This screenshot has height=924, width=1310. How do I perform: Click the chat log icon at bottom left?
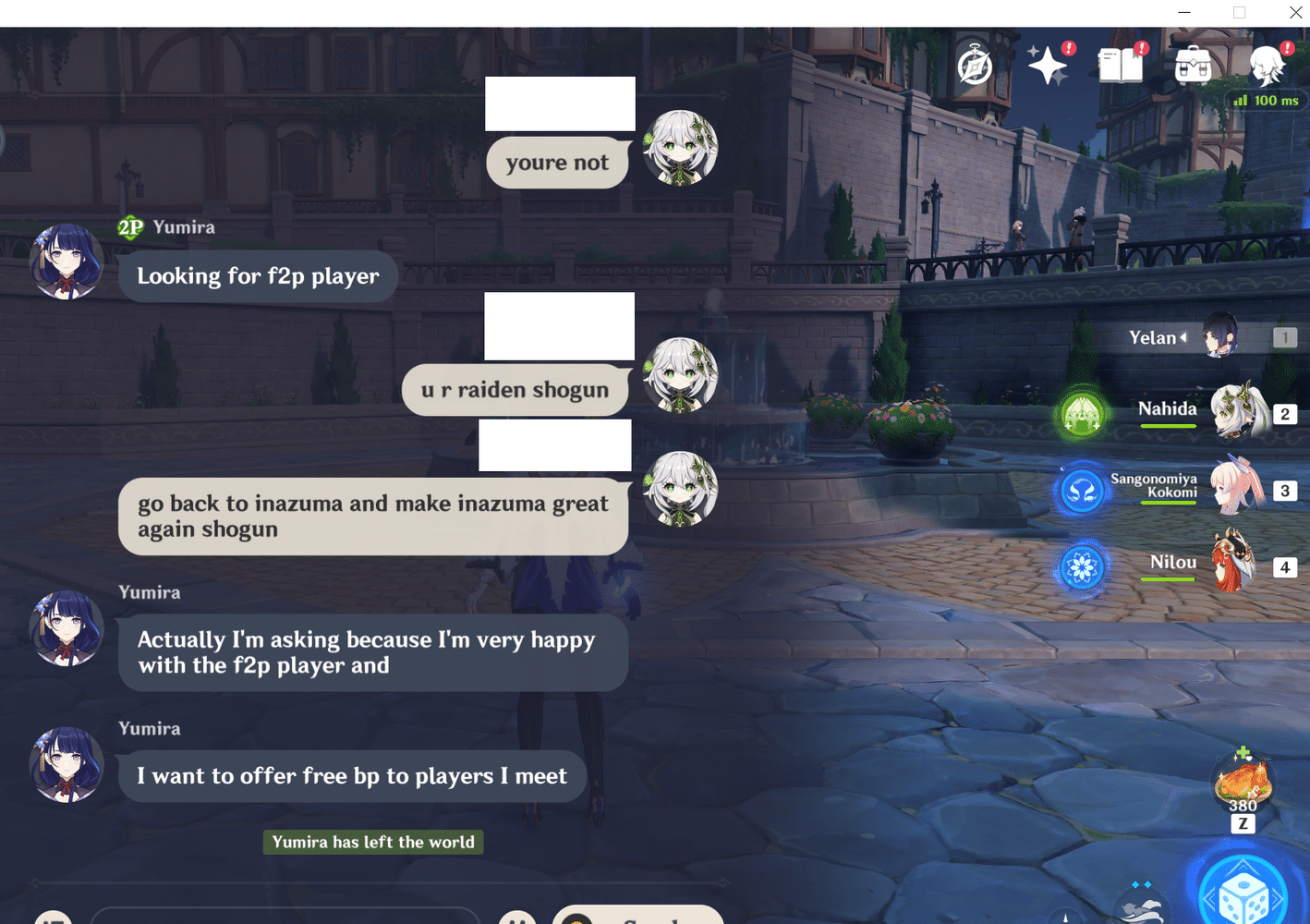[53, 918]
